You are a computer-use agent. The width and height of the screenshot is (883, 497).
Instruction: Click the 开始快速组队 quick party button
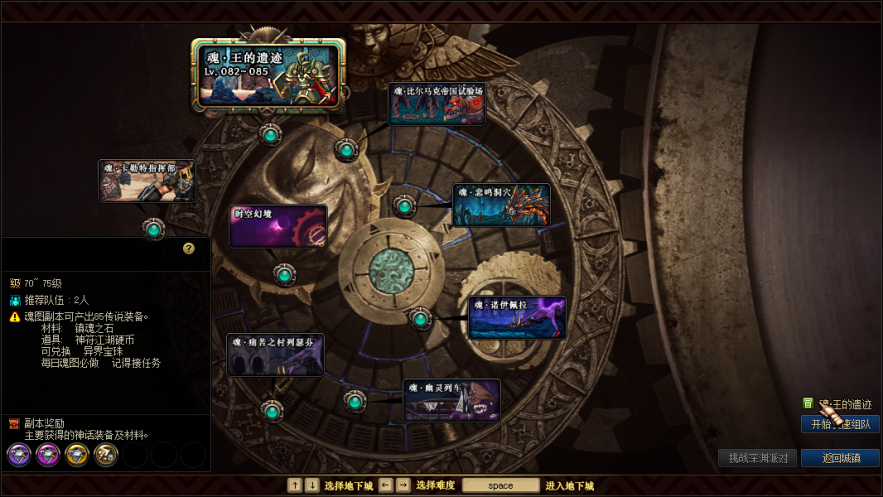pyautogui.click(x=840, y=424)
